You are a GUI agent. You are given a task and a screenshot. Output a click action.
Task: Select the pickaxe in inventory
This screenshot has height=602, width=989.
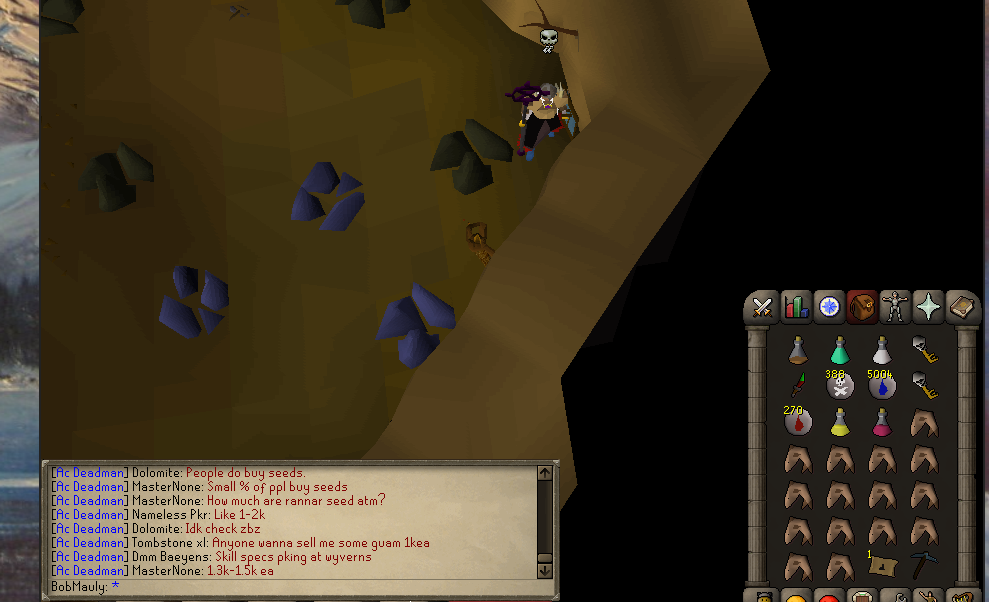click(x=923, y=565)
